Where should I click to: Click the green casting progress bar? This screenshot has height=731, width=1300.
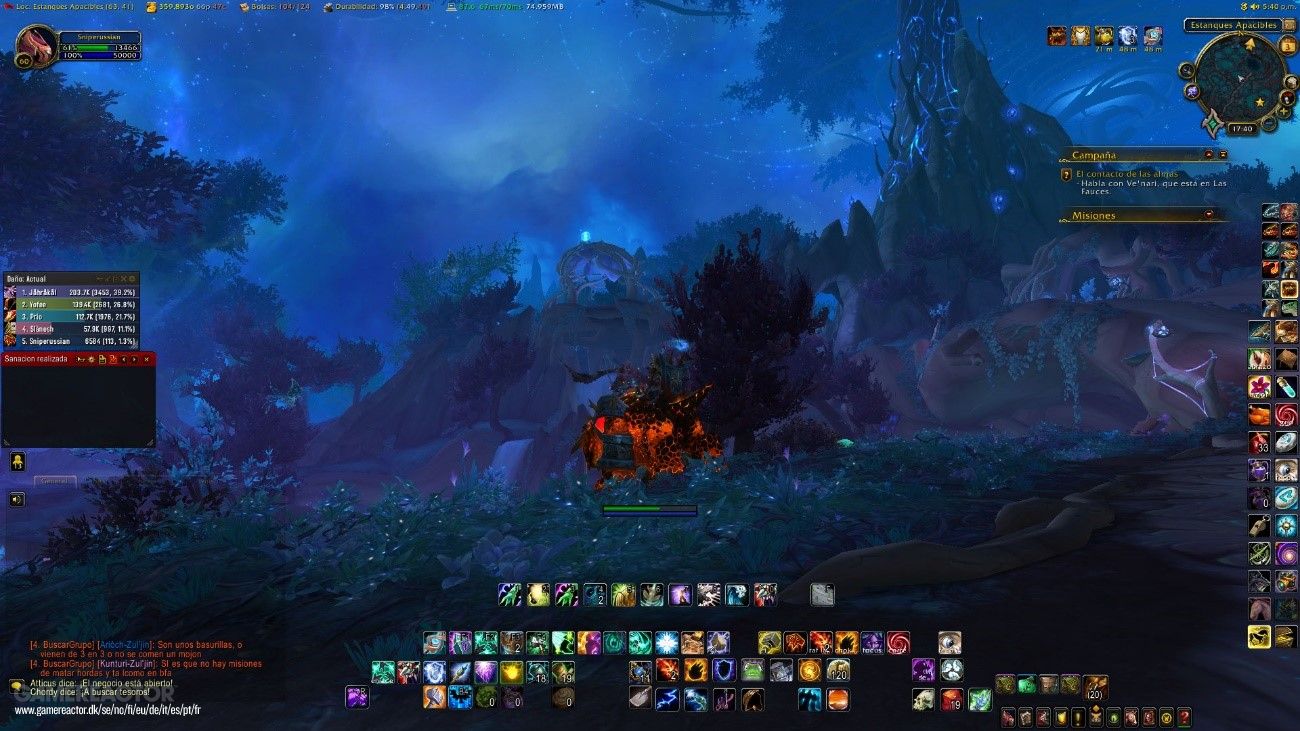[648, 510]
